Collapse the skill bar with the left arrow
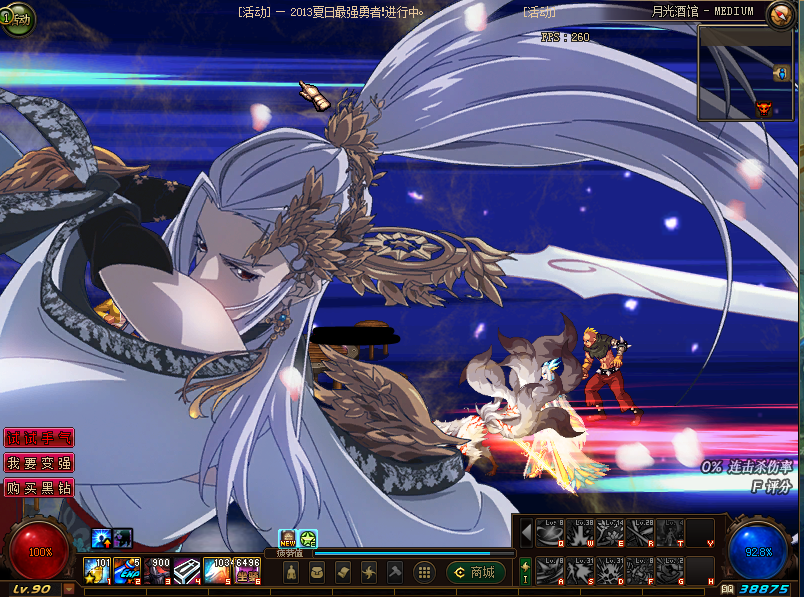The width and height of the screenshot is (804, 597). pyautogui.click(x=526, y=532)
